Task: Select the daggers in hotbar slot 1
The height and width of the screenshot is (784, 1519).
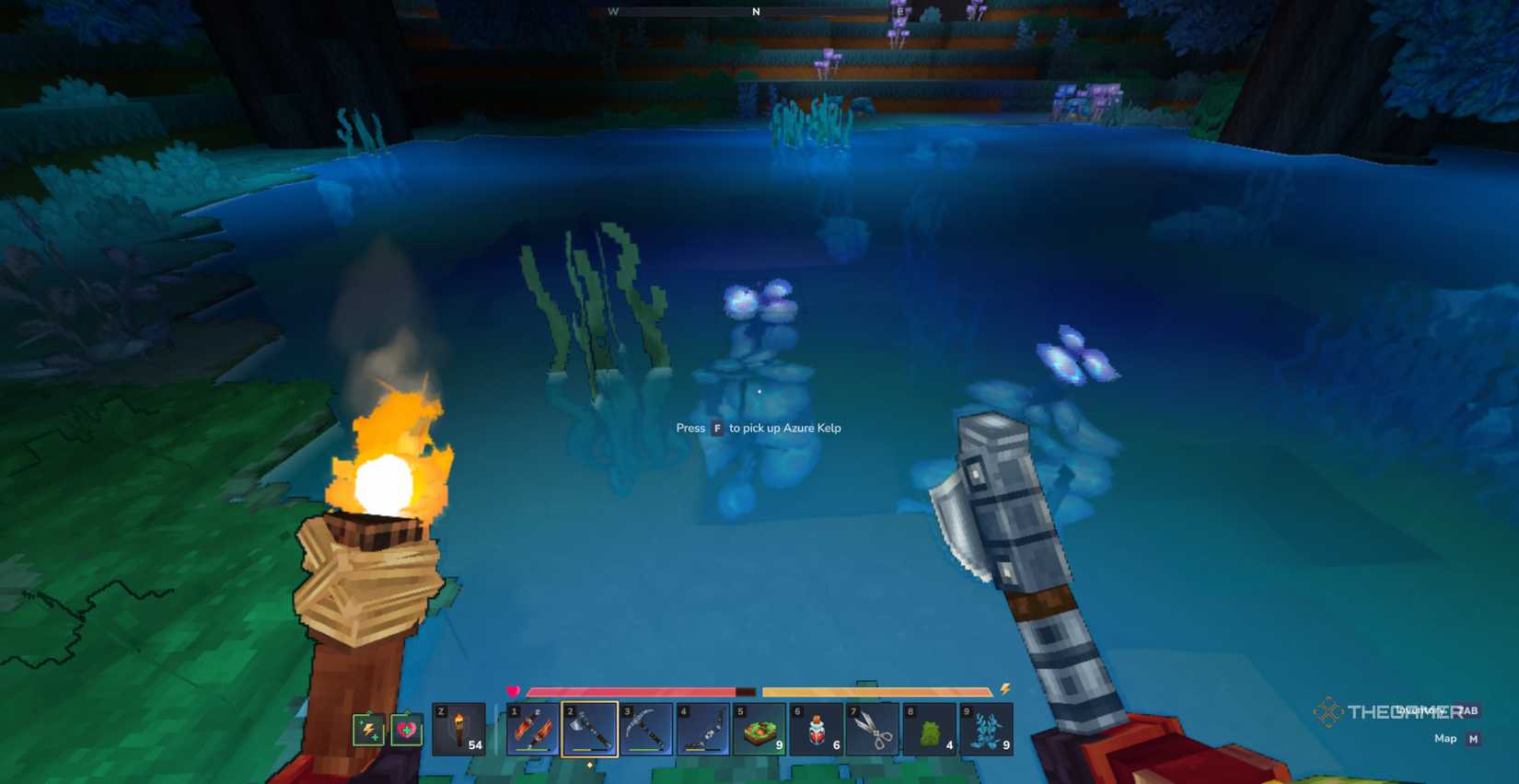Action: (532, 731)
